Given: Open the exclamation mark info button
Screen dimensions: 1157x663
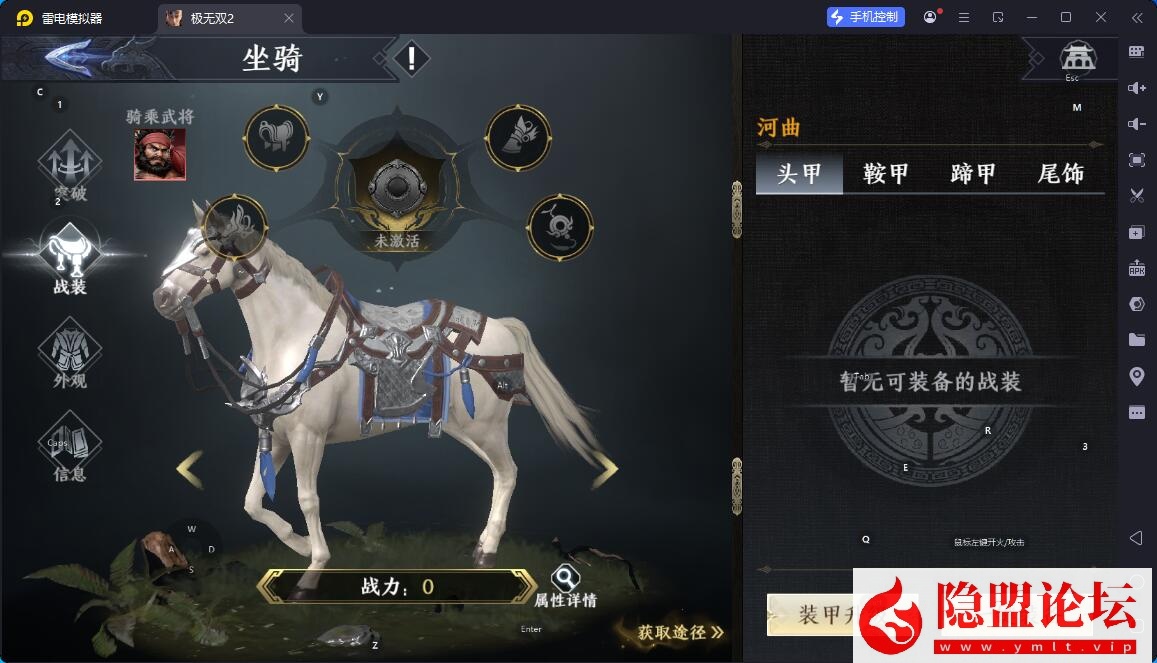Looking at the screenshot, I should (x=411, y=59).
